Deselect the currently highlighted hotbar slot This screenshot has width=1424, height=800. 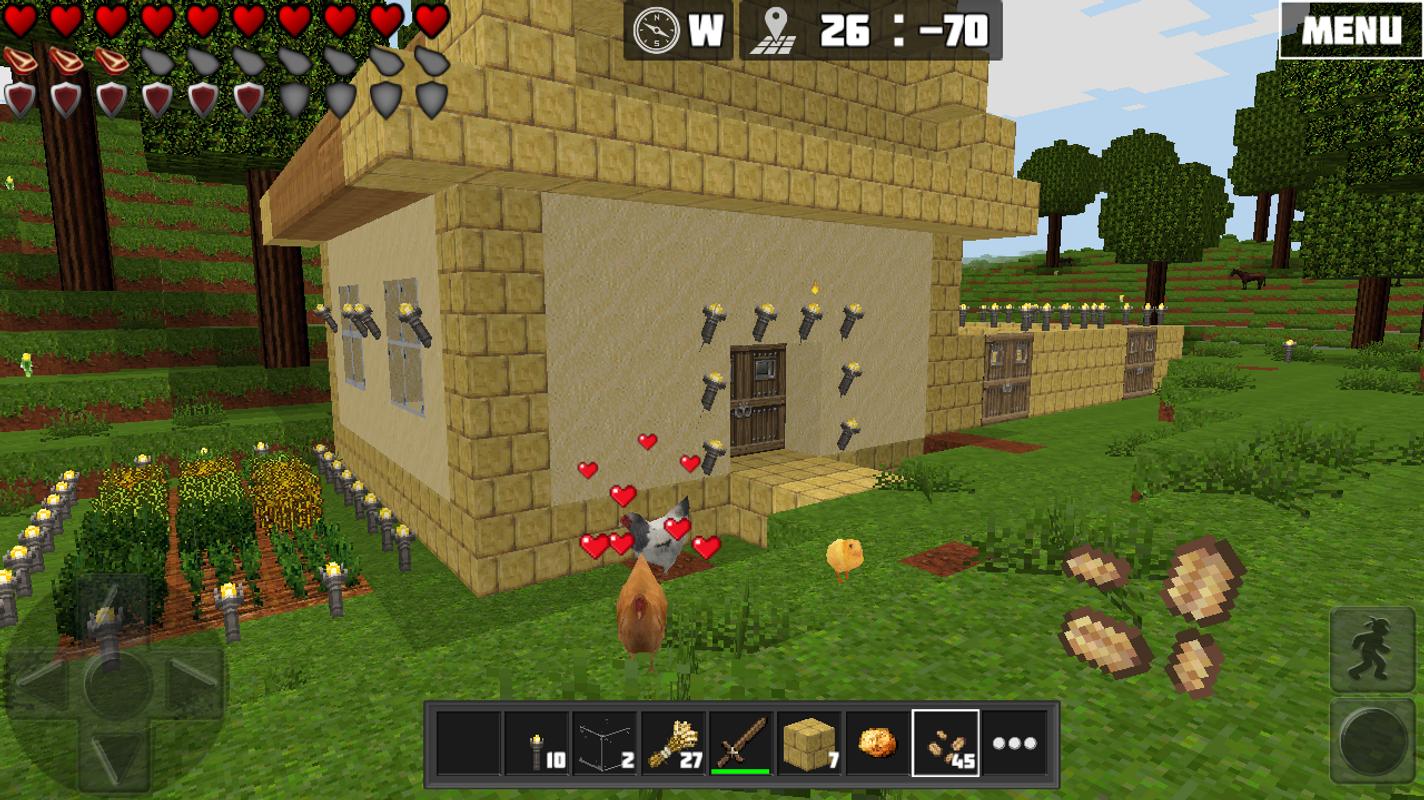pyautogui.click(x=947, y=740)
